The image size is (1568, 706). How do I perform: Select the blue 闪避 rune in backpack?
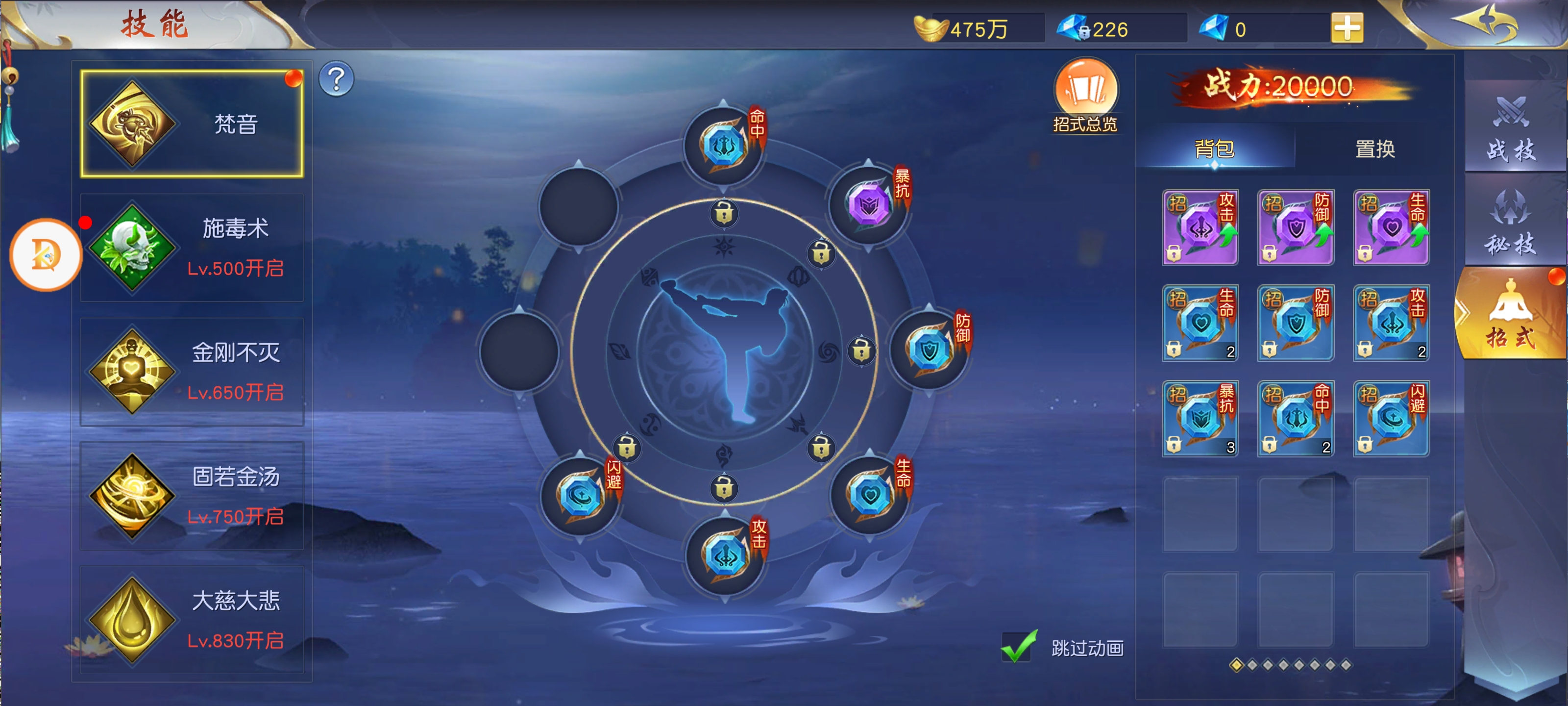pos(1391,419)
